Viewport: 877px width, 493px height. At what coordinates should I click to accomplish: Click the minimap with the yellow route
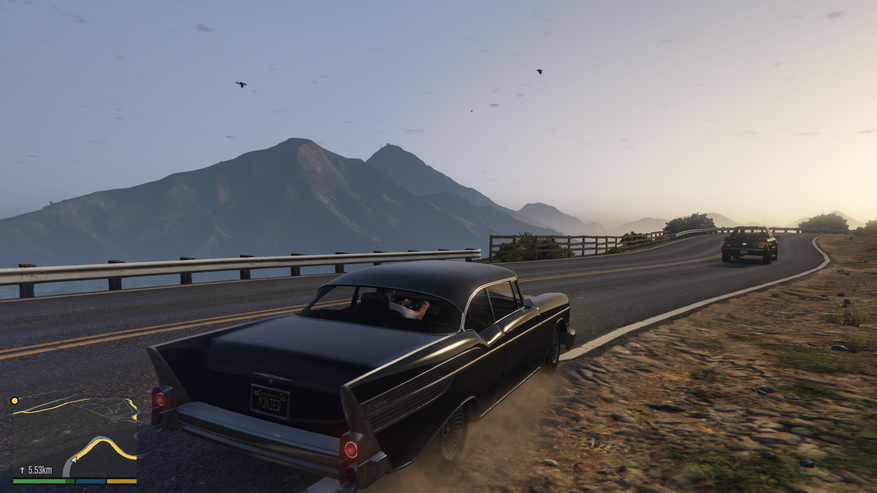pyautogui.click(x=75, y=436)
